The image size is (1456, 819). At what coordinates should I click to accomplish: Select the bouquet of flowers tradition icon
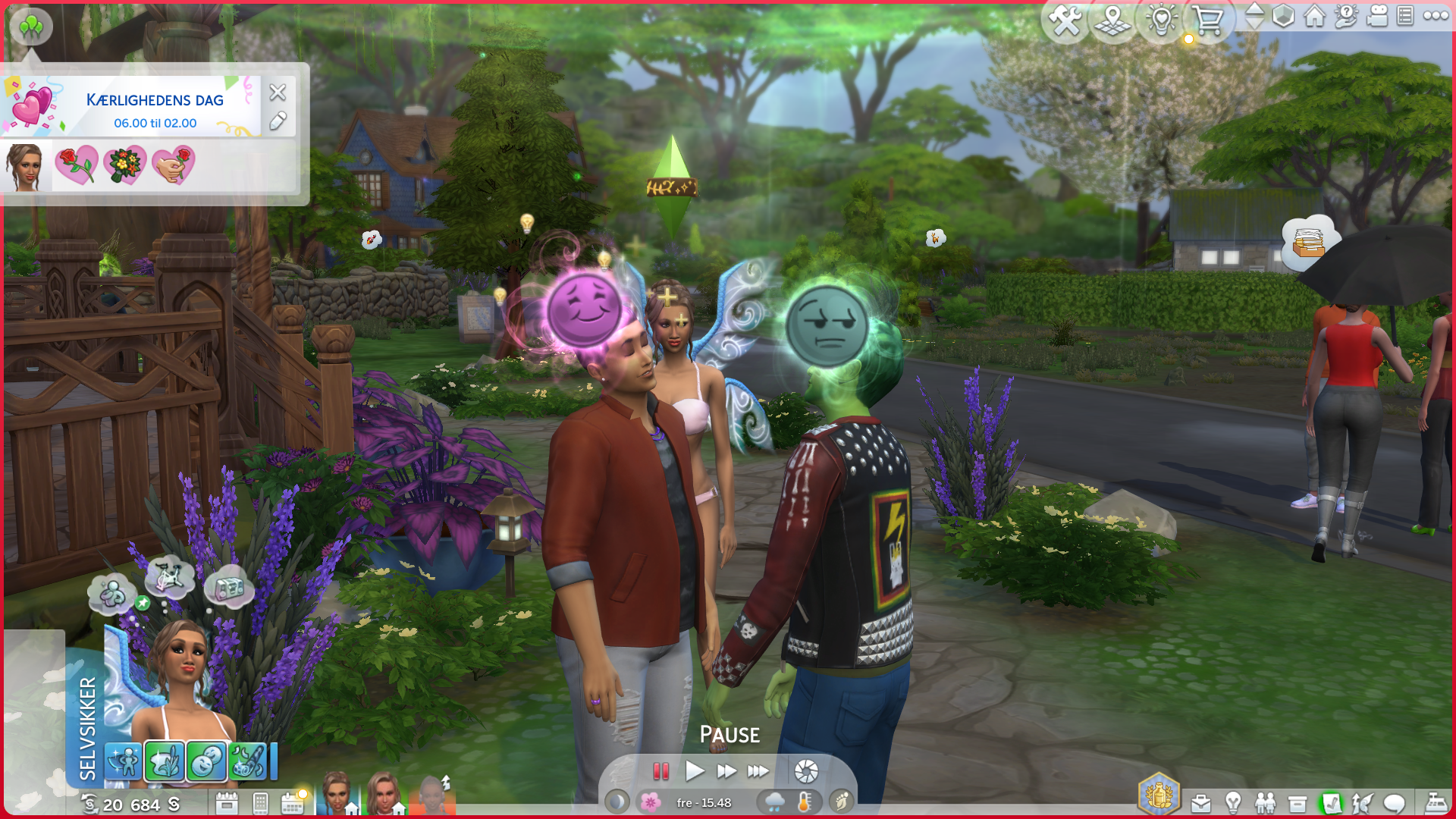click(125, 165)
